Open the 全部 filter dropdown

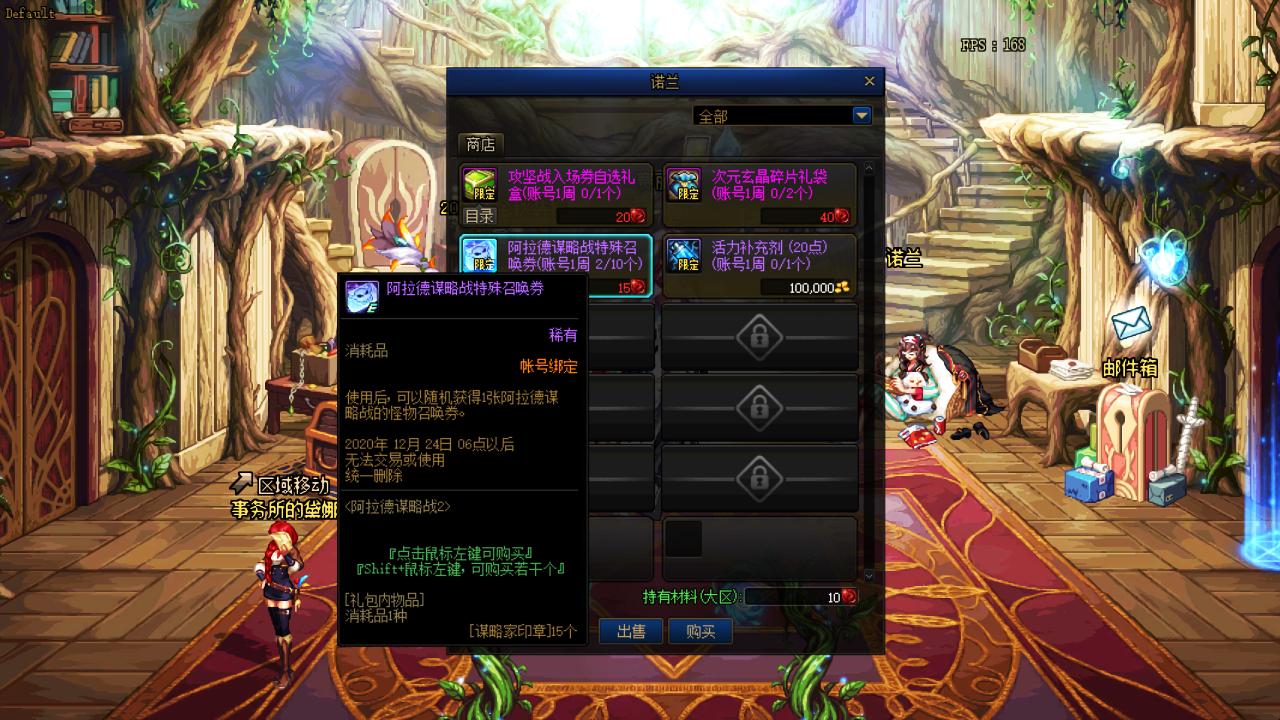pos(861,115)
